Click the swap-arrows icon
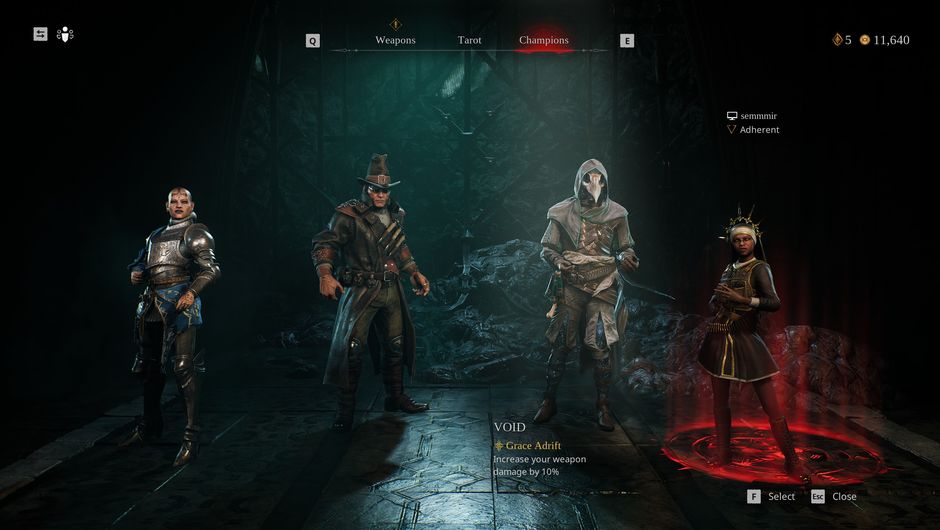 pyautogui.click(x=40, y=34)
